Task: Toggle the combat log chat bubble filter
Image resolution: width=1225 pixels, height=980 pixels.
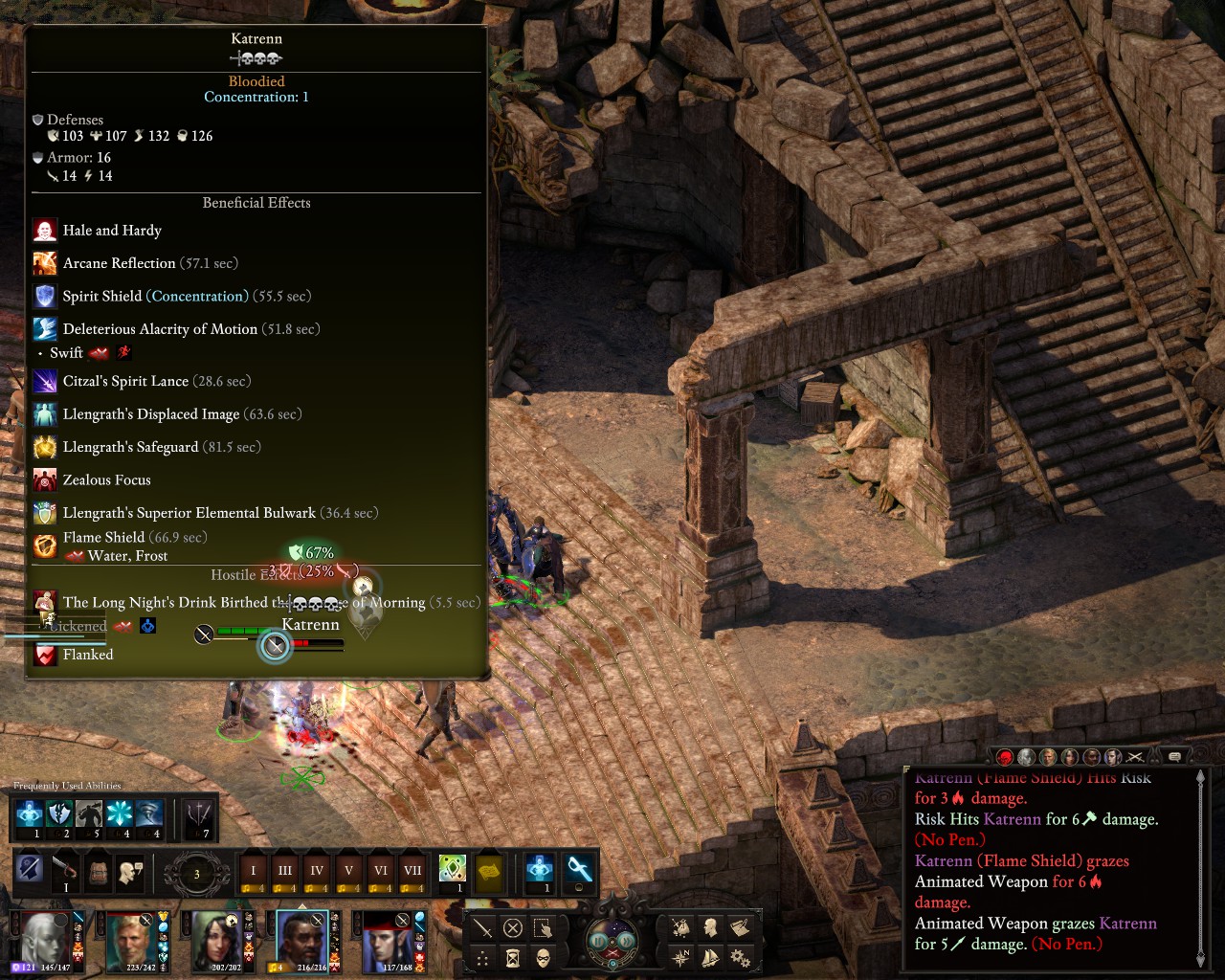Action: pyautogui.click(x=1175, y=757)
